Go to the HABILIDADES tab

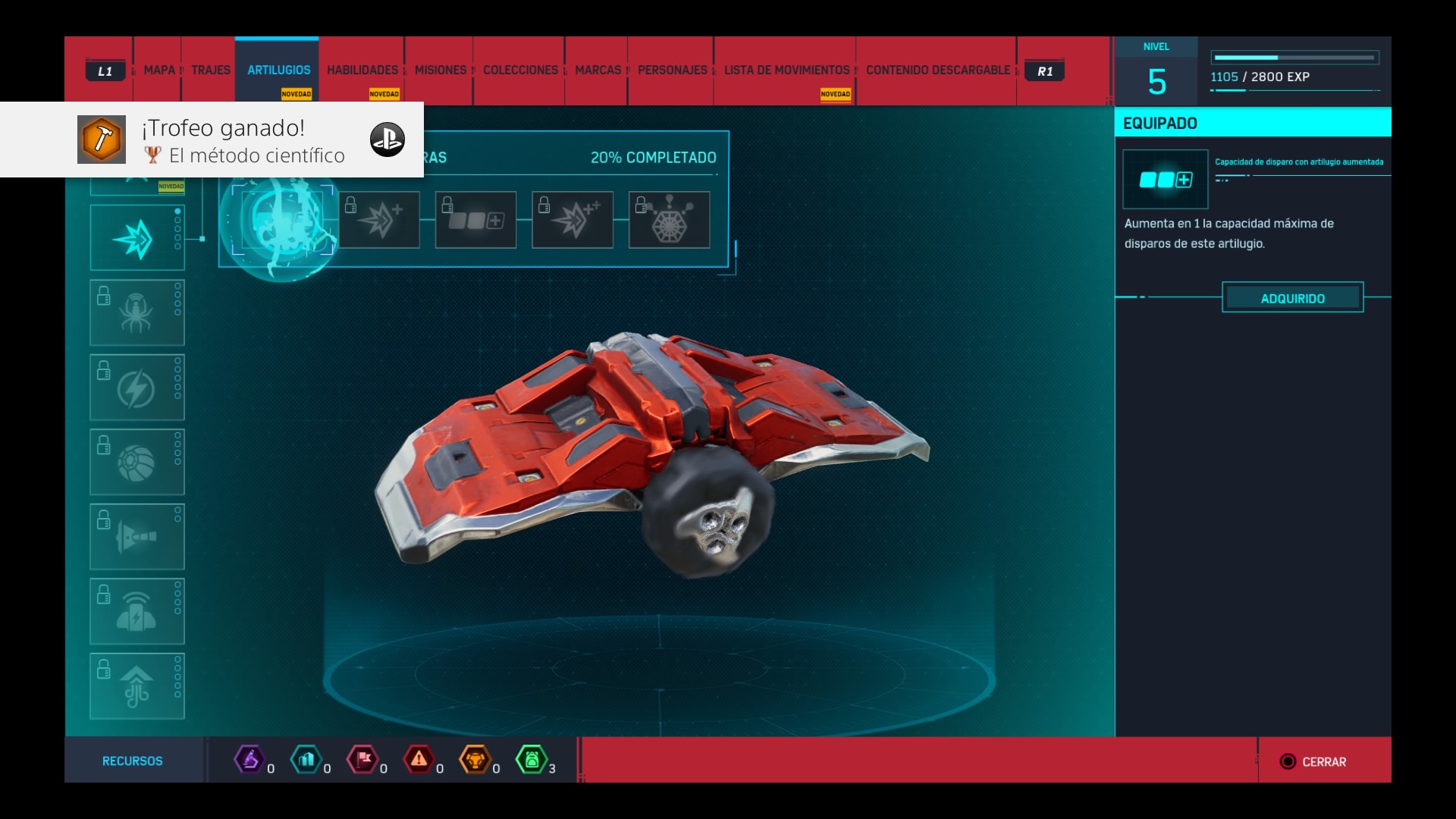[x=362, y=71]
